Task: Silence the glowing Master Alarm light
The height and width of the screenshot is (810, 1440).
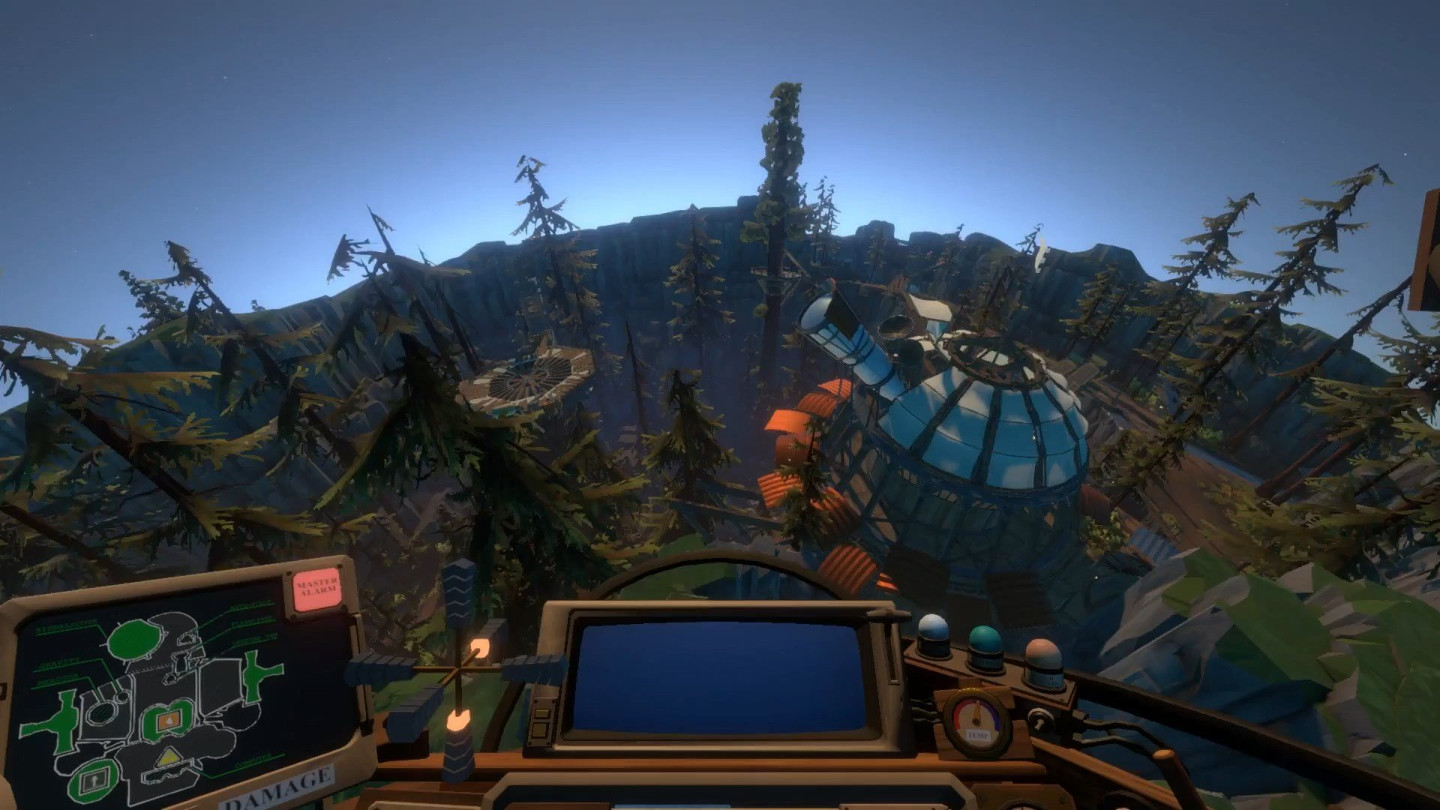Action: (316, 589)
